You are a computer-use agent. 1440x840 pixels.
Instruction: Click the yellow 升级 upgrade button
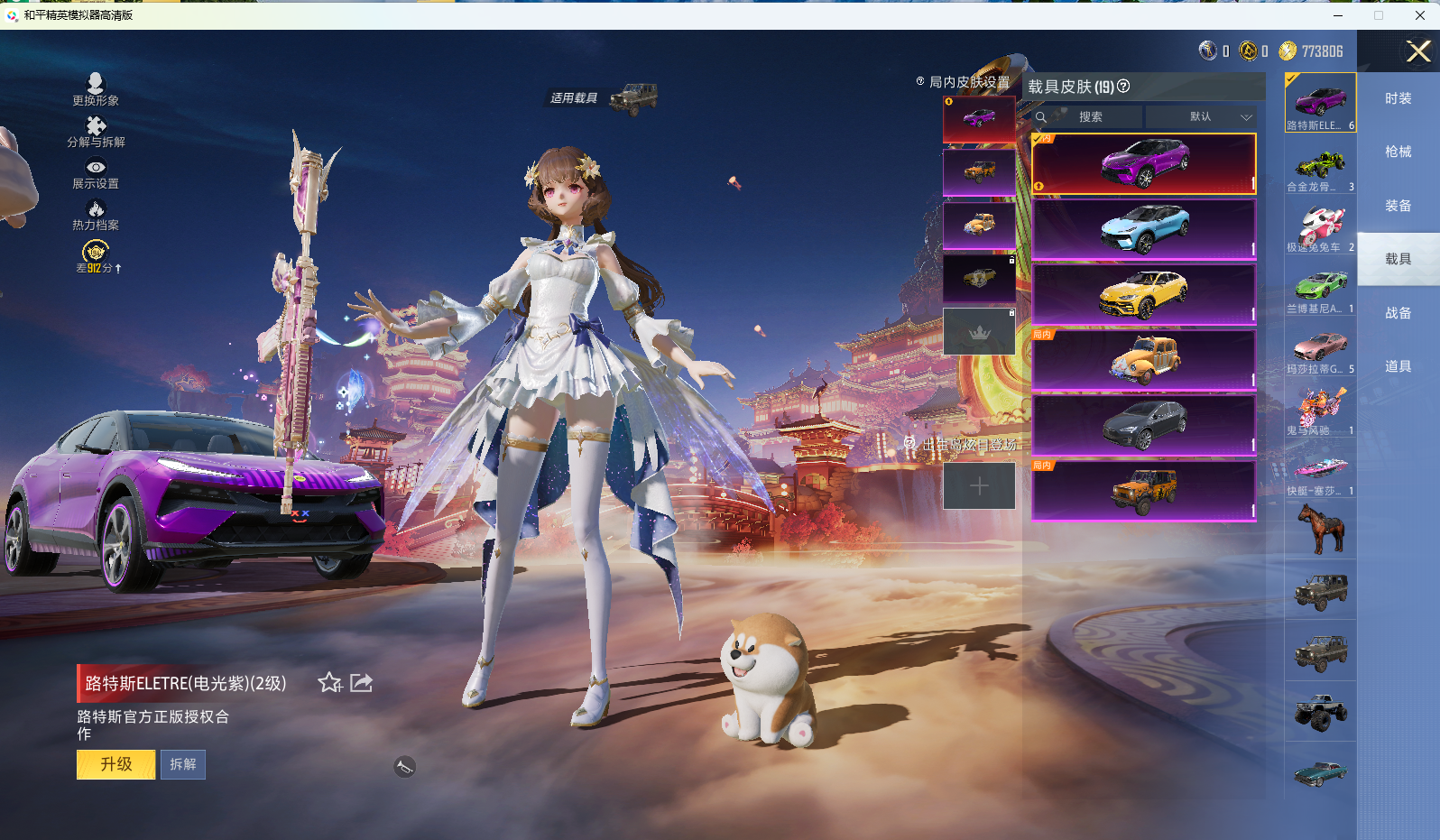point(115,764)
